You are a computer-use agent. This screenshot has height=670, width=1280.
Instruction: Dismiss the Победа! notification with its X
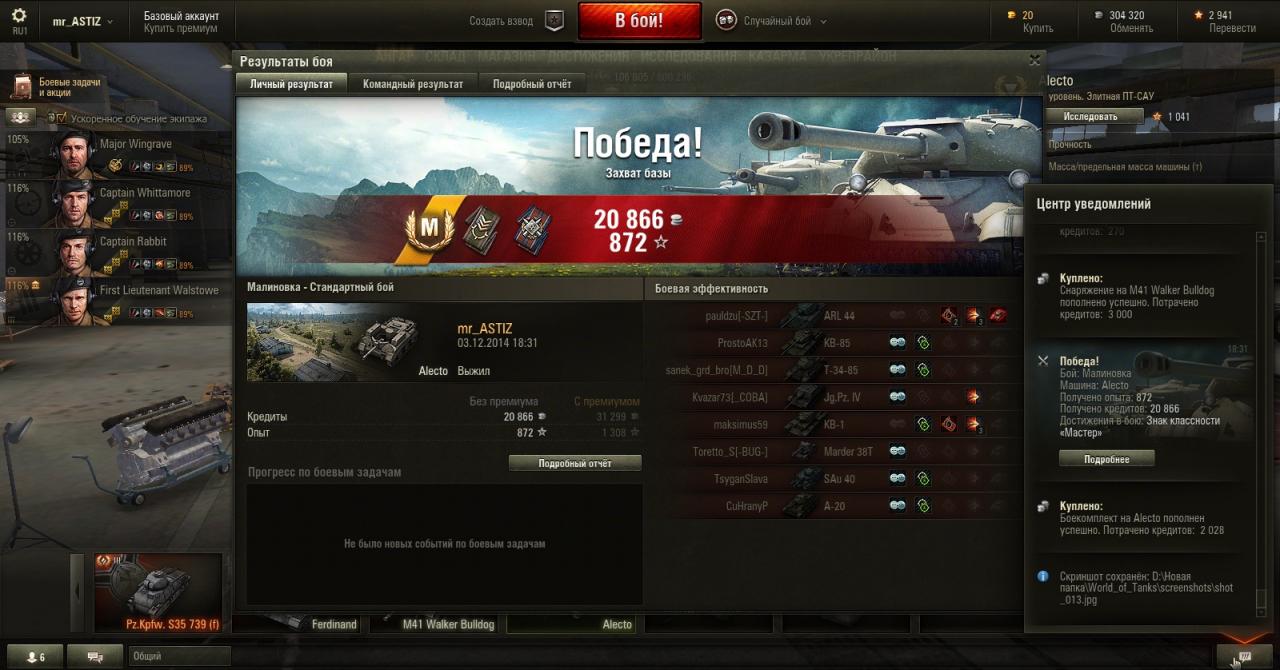tap(1043, 360)
